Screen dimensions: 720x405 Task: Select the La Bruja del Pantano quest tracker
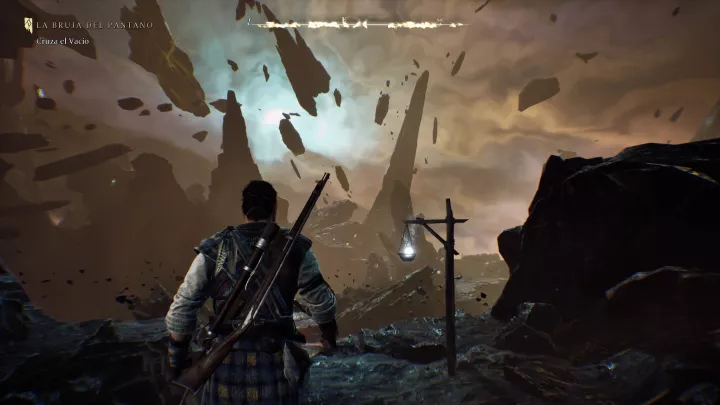pyautogui.click(x=94, y=24)
